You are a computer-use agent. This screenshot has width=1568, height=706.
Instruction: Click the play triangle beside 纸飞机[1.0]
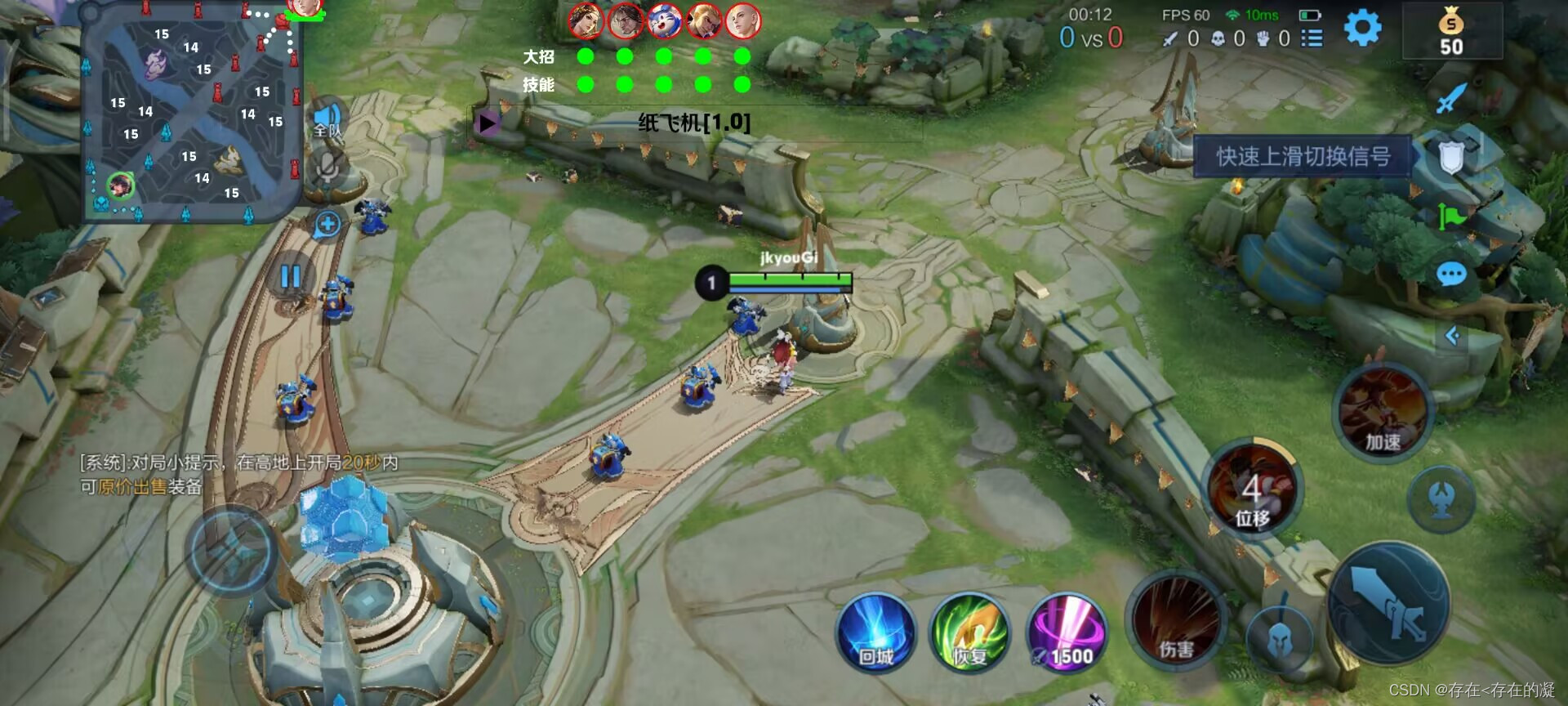coord(488,123)
